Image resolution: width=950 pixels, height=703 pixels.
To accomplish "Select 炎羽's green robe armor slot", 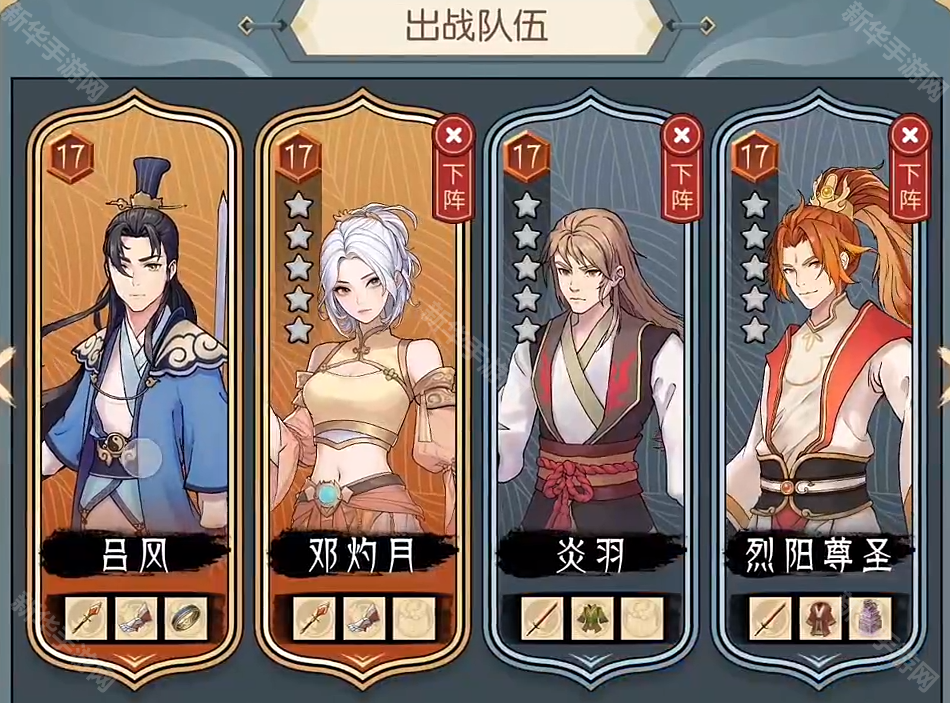I will tap(591, 619).
